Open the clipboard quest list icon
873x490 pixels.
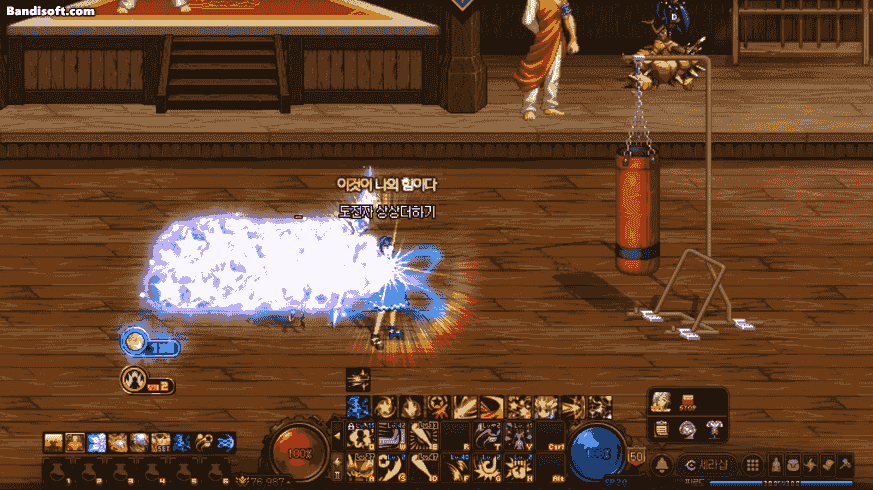[x=662, y=428]
